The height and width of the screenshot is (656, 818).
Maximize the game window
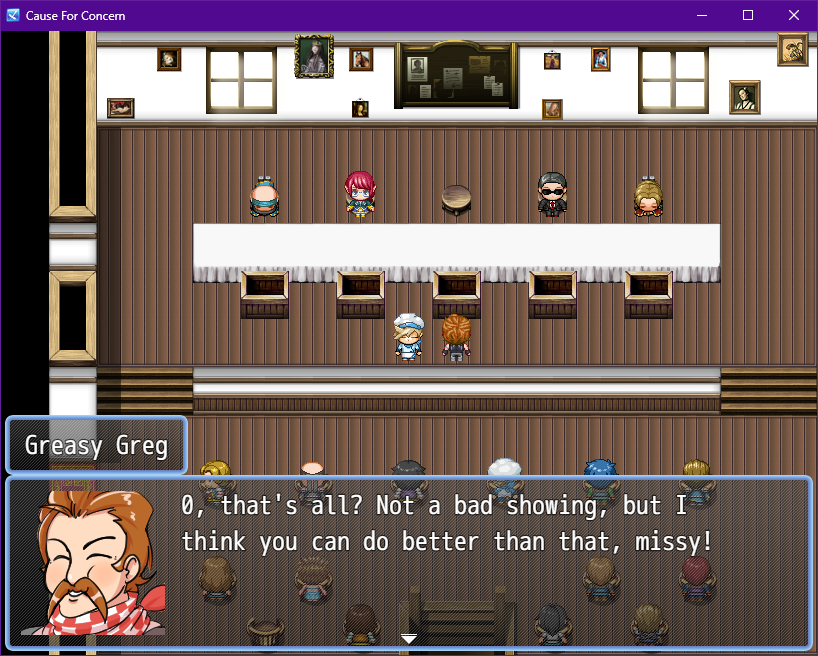pyautogui.click(x=748, y=16)
